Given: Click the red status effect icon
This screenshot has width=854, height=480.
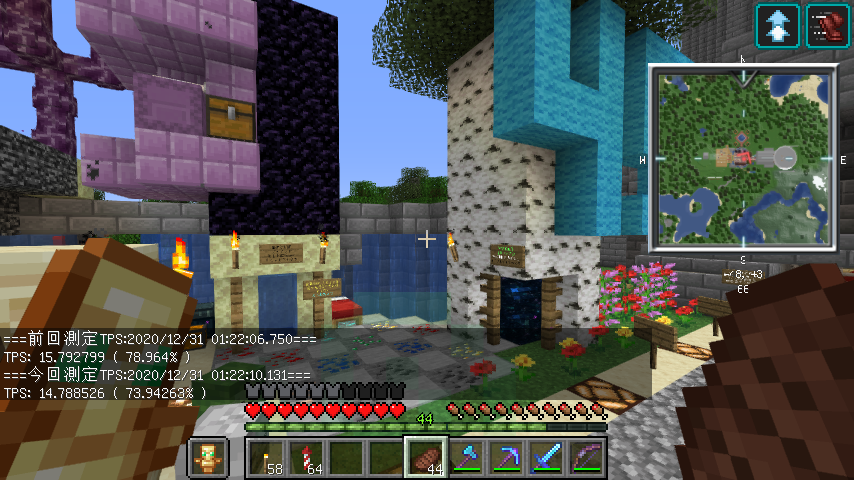Looking at the screenshot, I should [x=827, y=25].
